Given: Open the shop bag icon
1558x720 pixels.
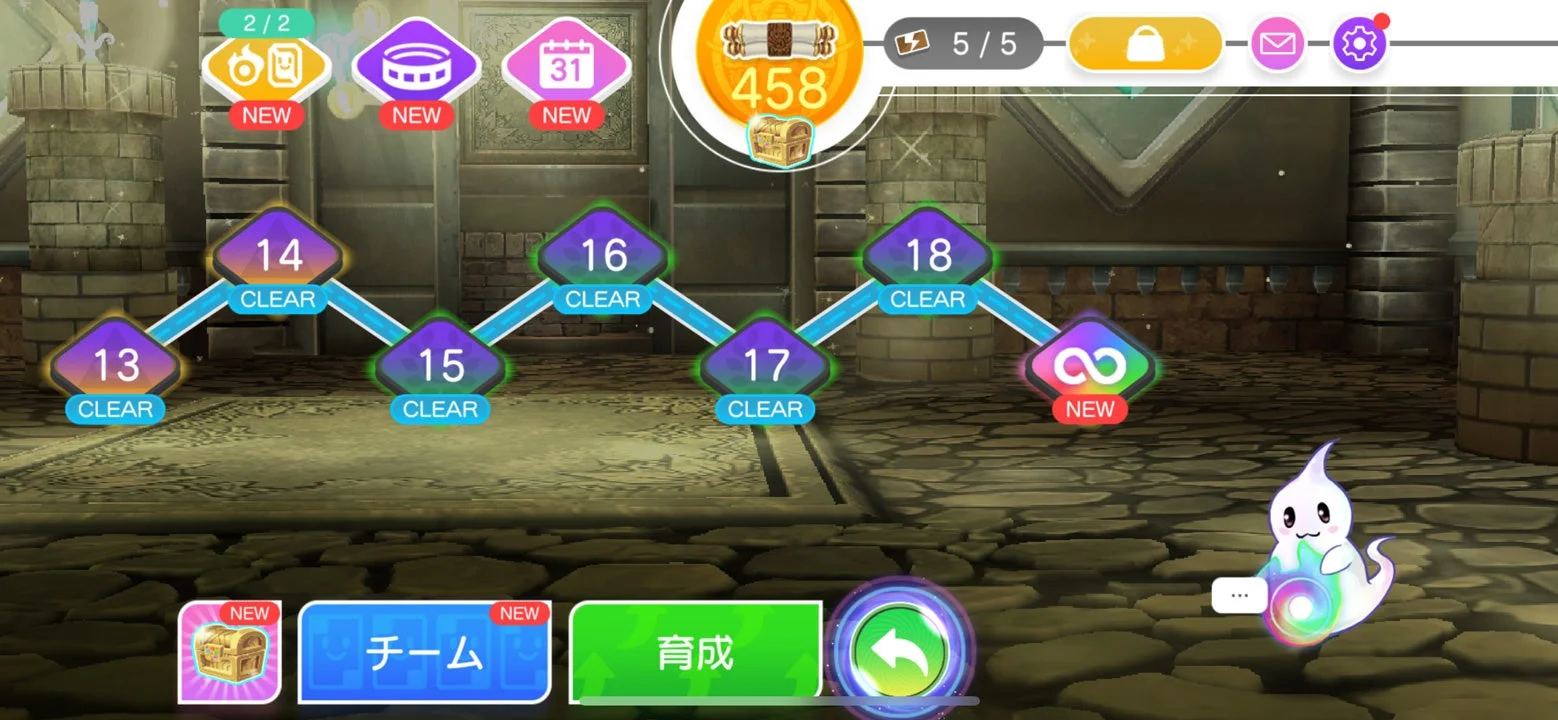Looking at the screenshot, I should [x=1143, y=43].
